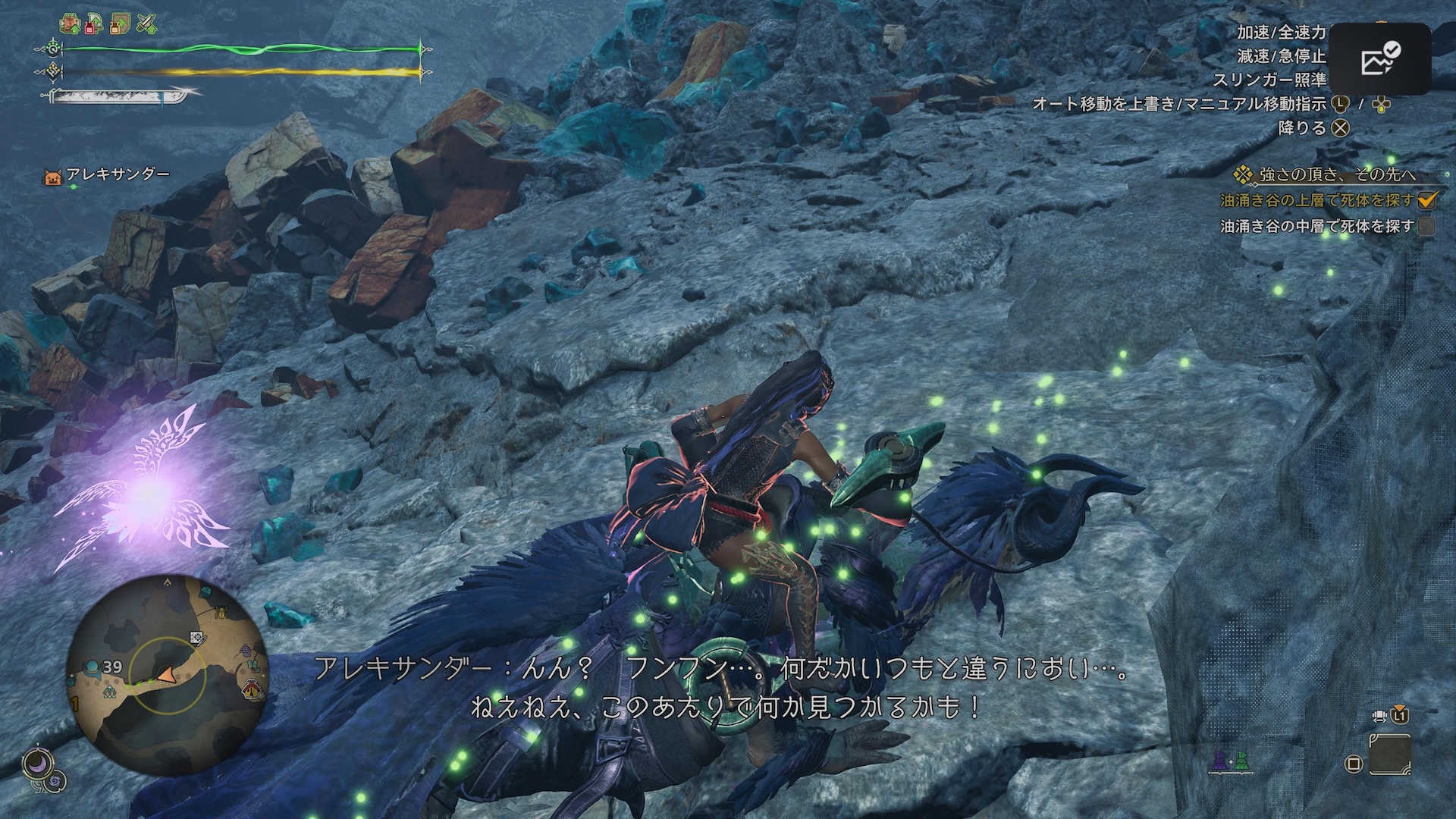The width and height of the screenshot is (1456, 819).
Task: Open the circular minimap
Action: 168,674
